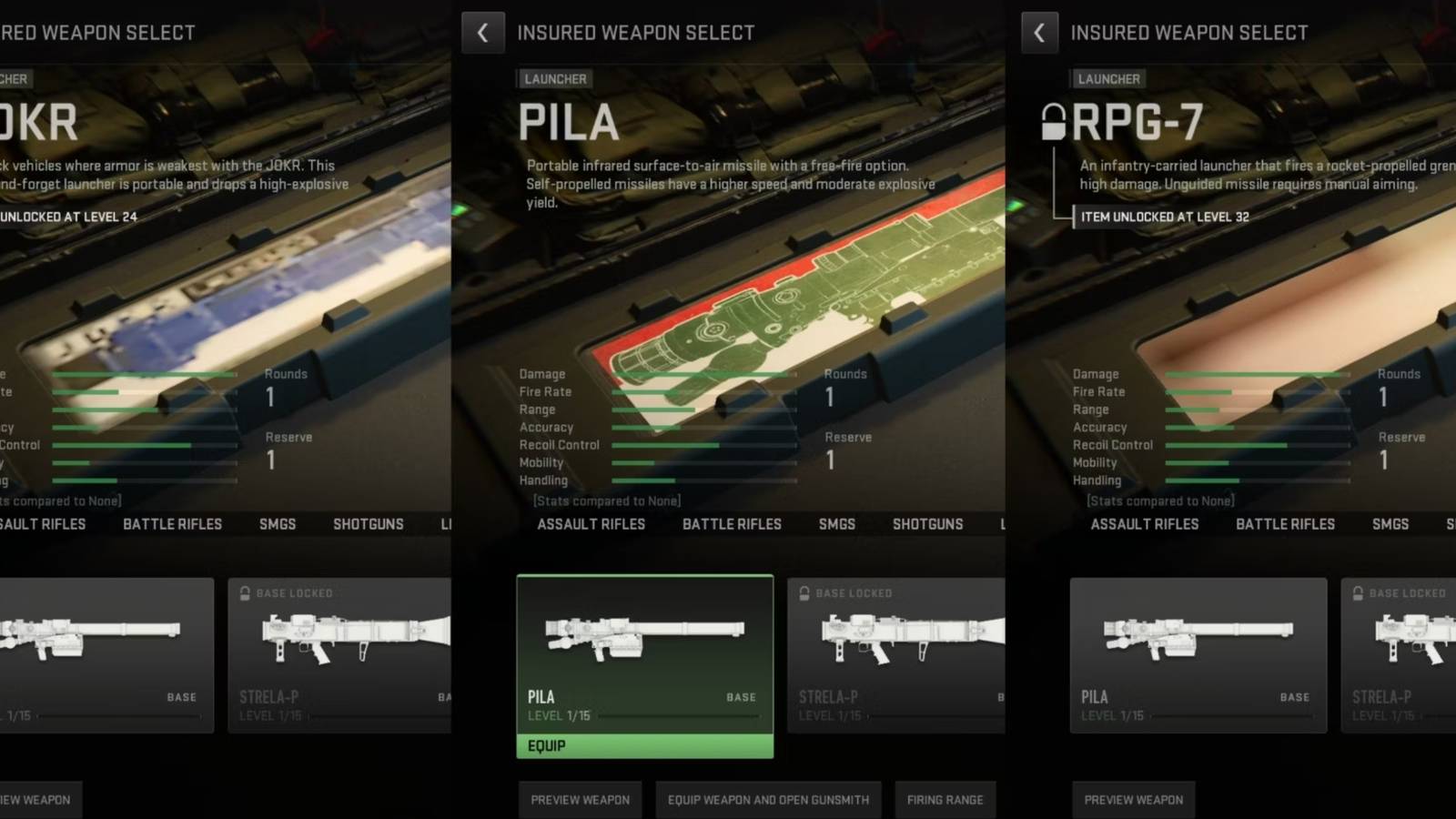Click the back chevron on the RPG-7 panel
Screen dimensions: 1456x819
1039,33
